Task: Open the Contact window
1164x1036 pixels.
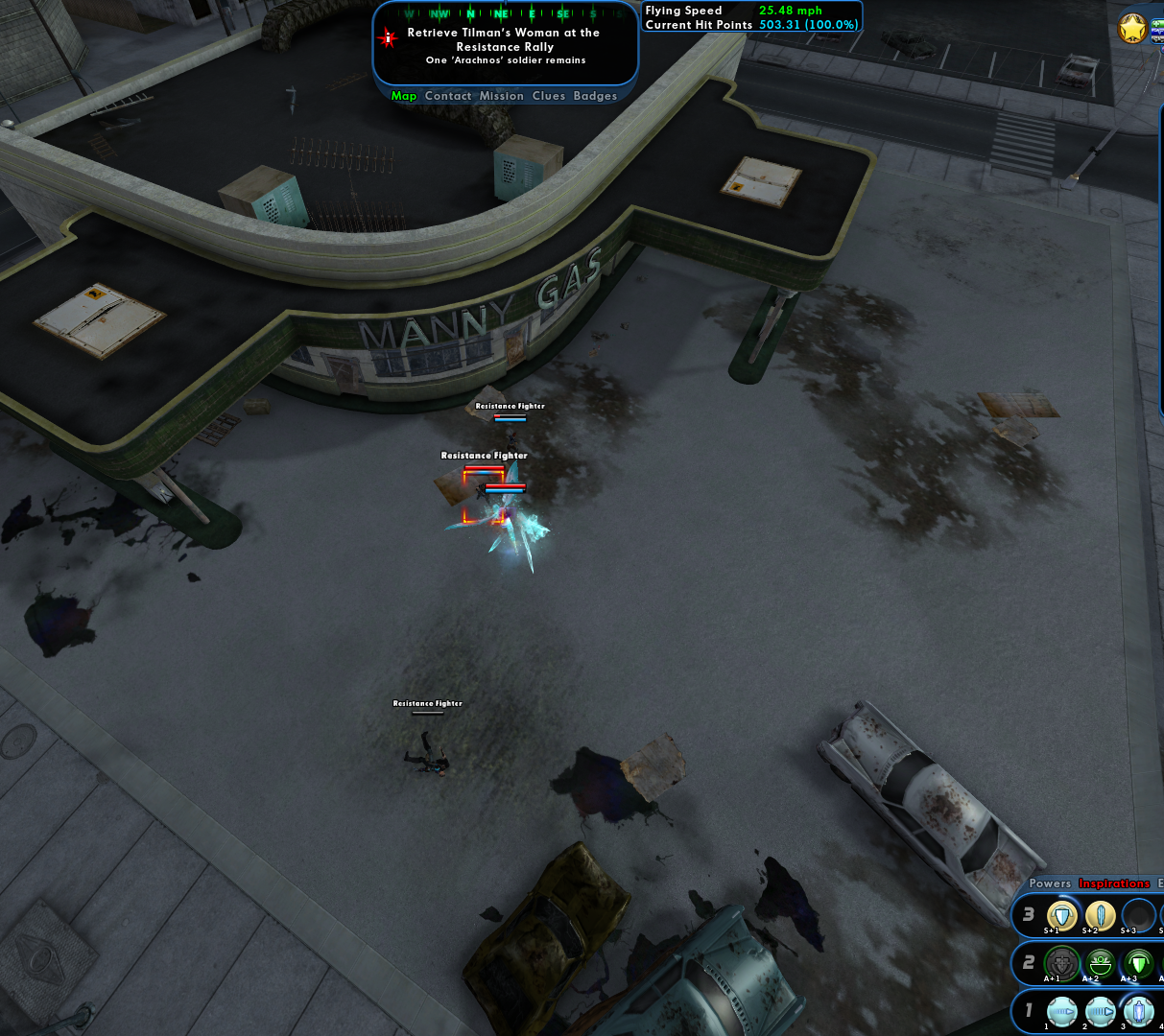Action: pyautogui.click(x=448, y=96)
